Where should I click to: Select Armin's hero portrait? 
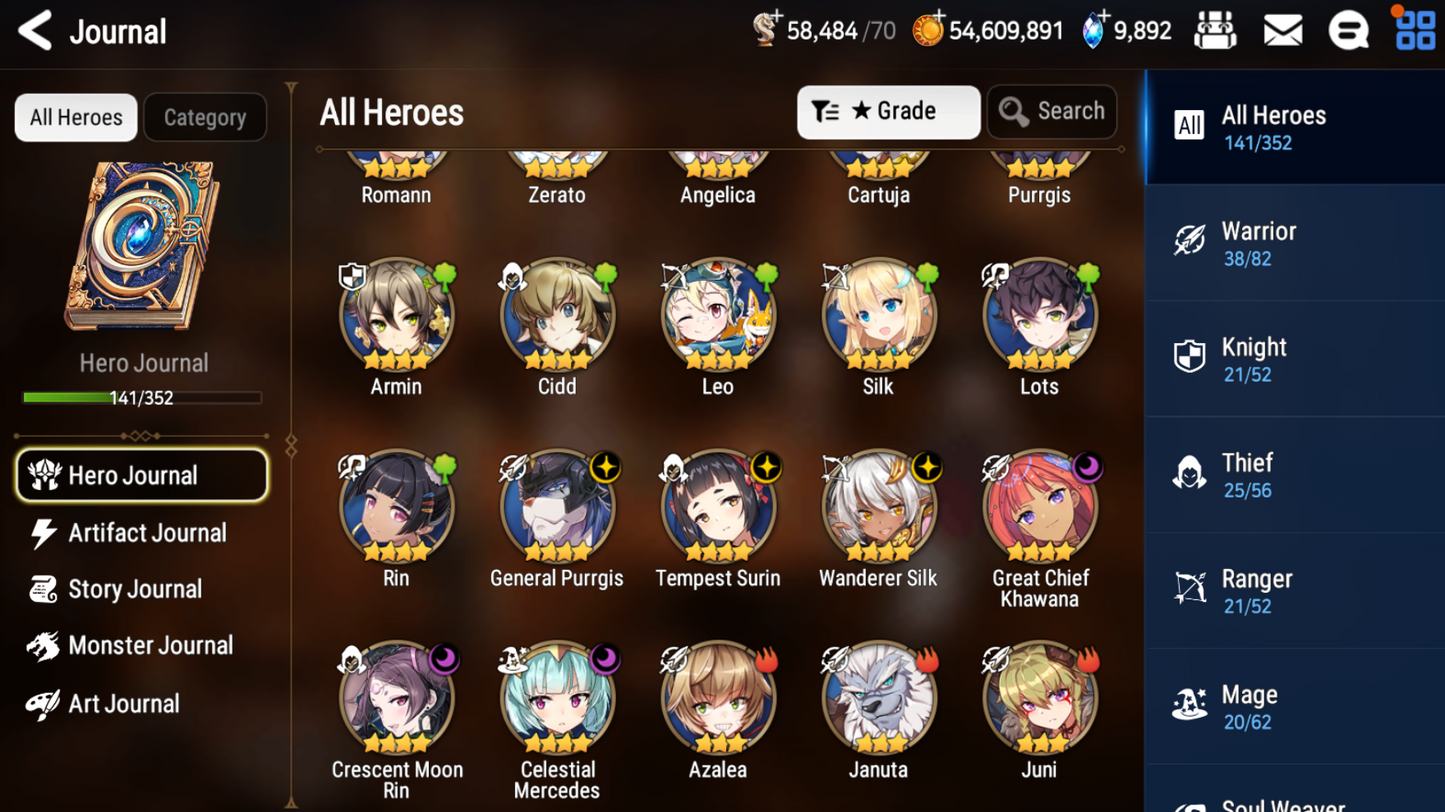pos(396,316)
